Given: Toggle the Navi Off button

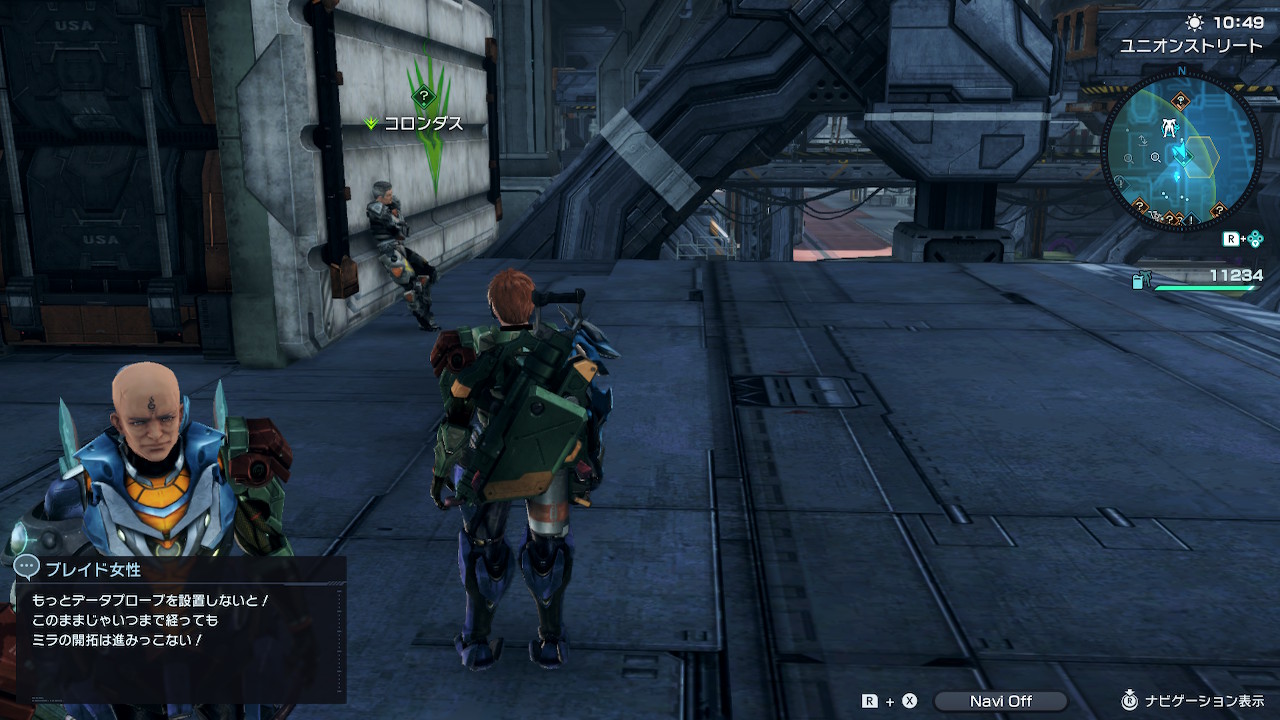Looking at the screenshot, I should tap(1000, 701).
